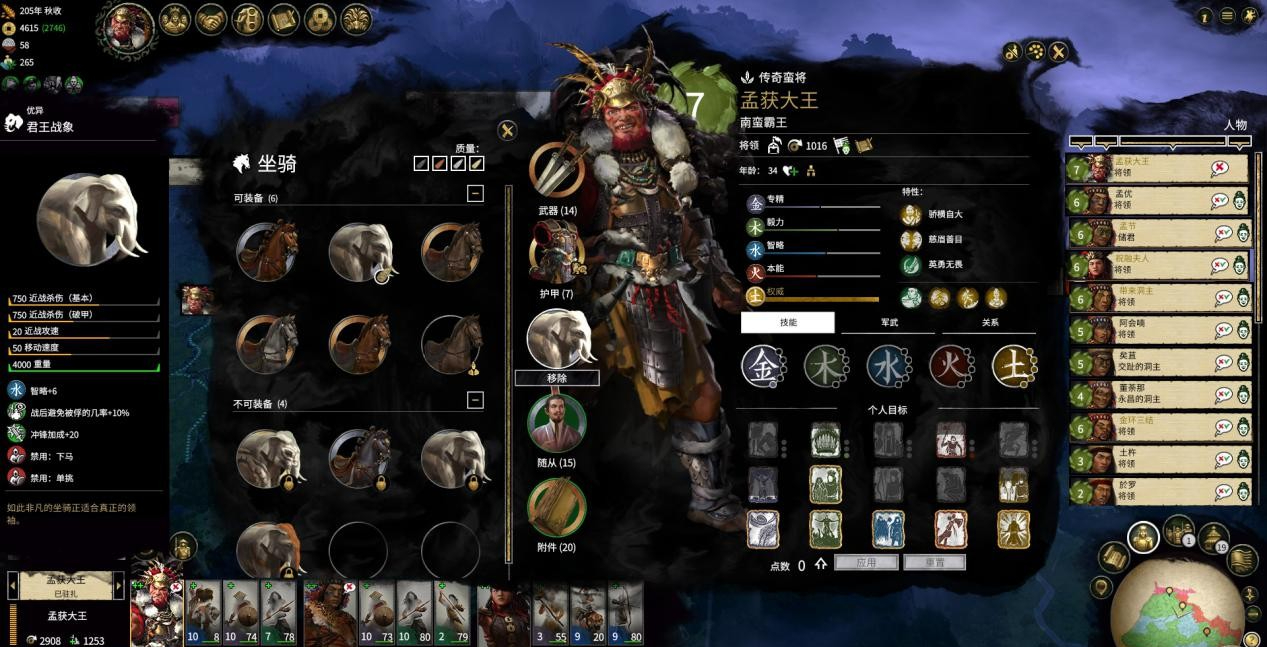Open the 护甲 (7) armor slot
The image size is (1267, 647).
556,253
